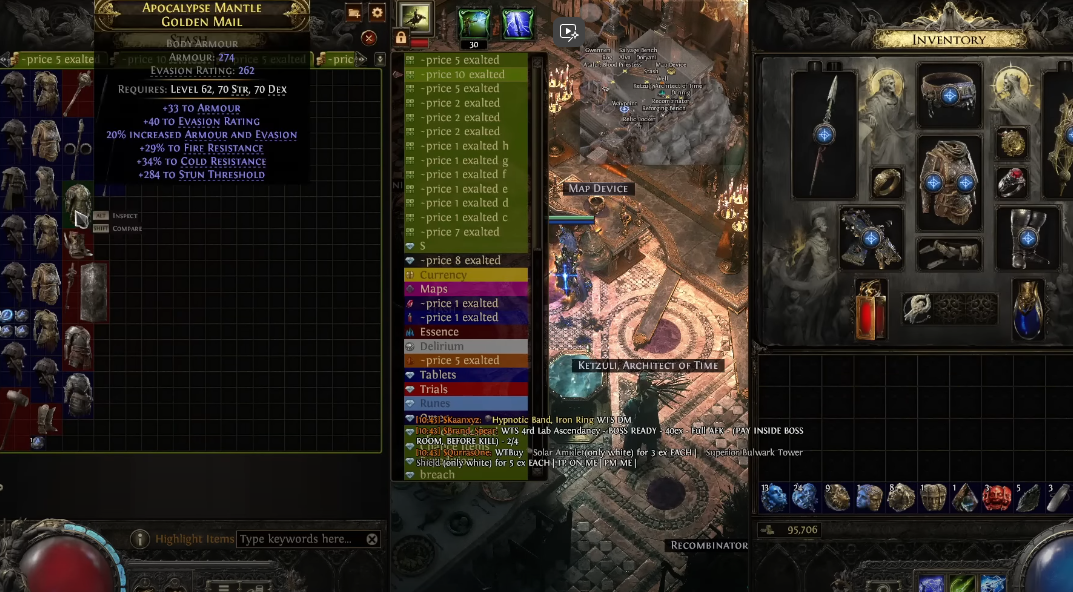Image resolution: width=1073 pixels, height=592 pixels.
Task: Choose the "-price 10 exalted" tab entry
Action: (x=466, y=74)
